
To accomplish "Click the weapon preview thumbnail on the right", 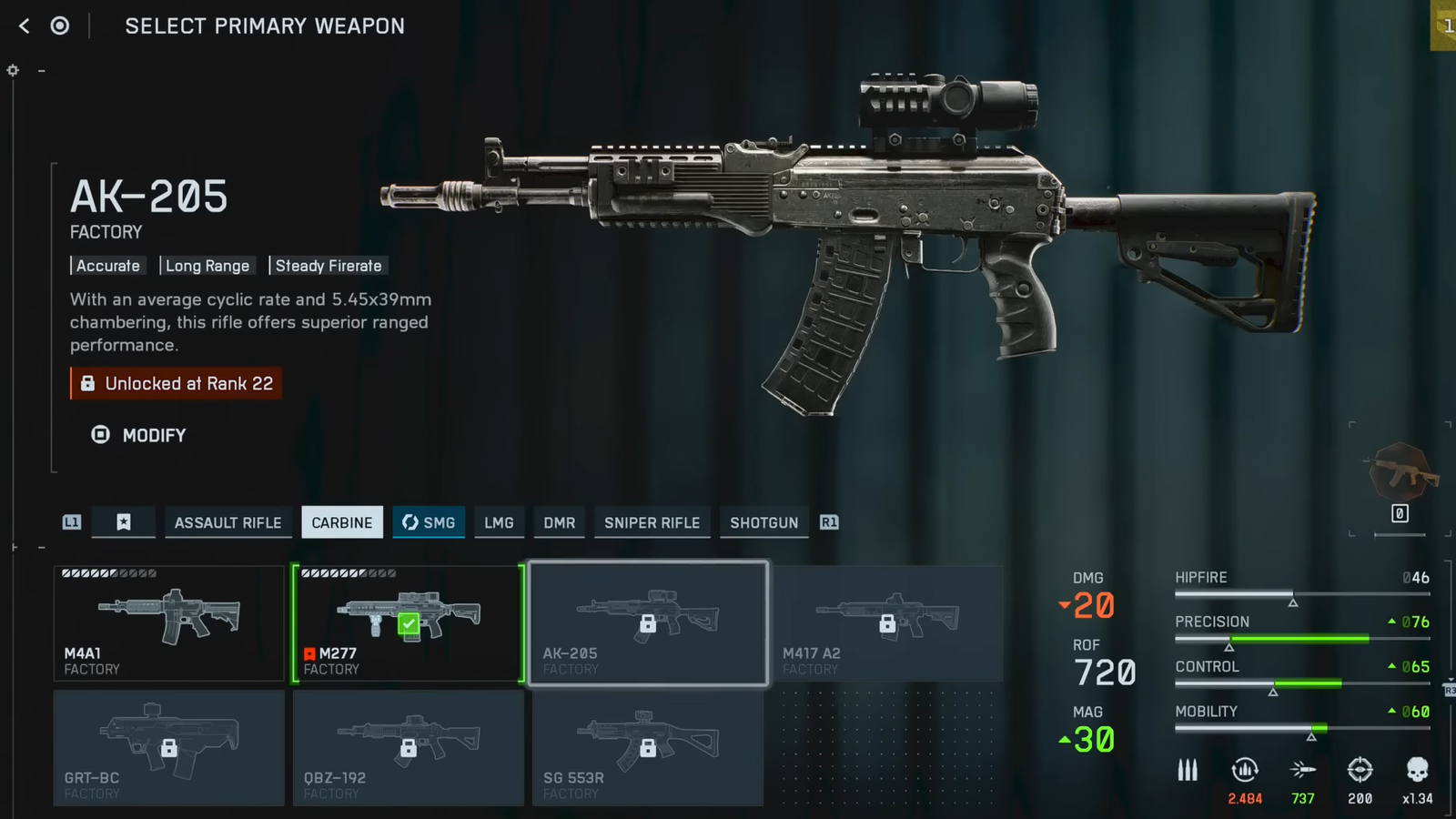I will 1400,472.
